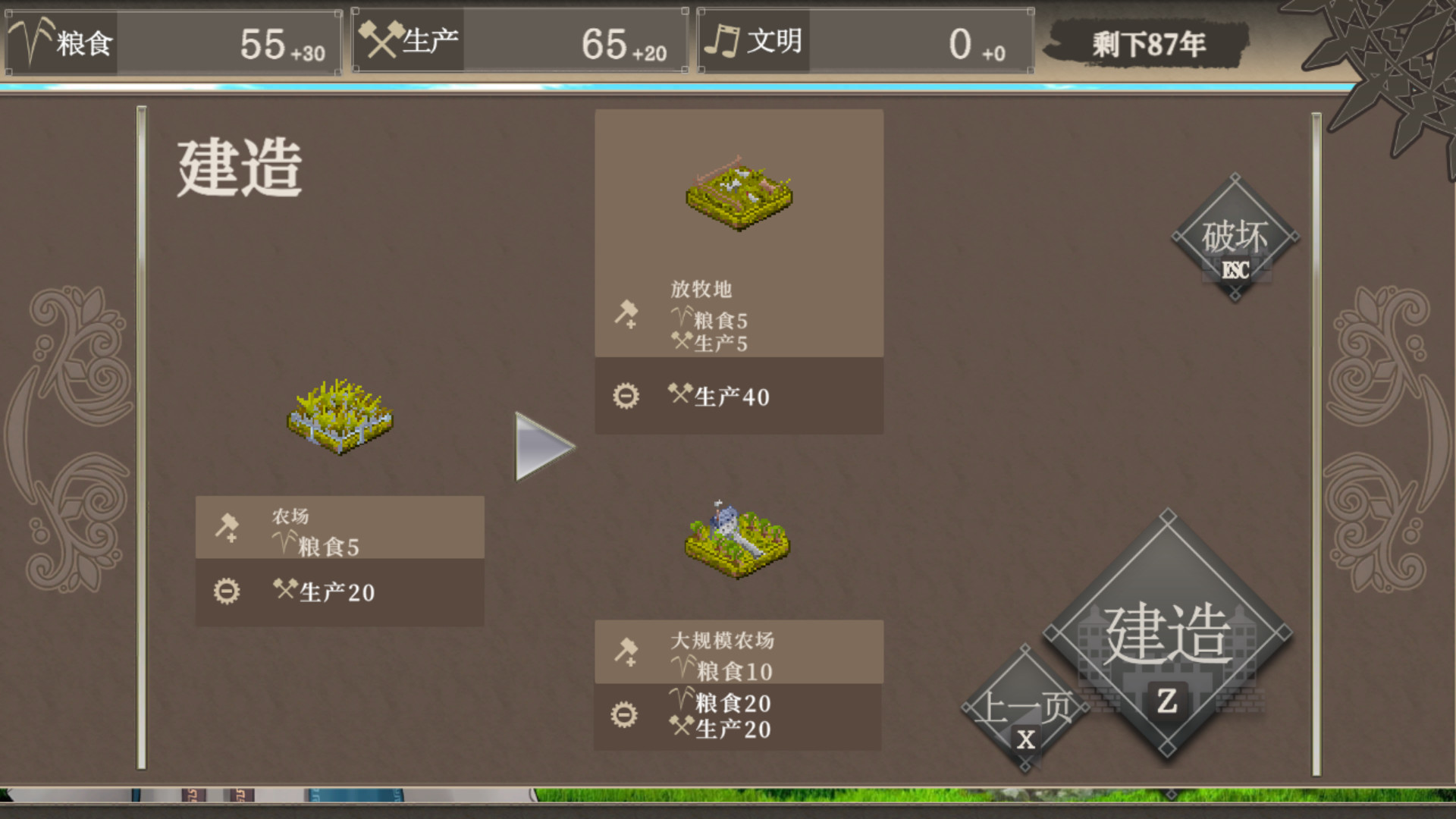Viewport: 1456px width, 819px height.
Task: Click the gear icon under 大规模农场
Action: 623,714
